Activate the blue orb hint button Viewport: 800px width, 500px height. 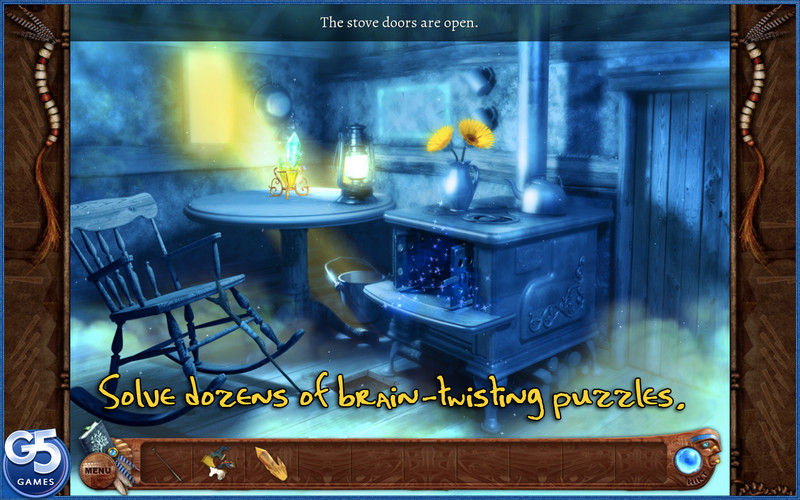[688, 460]
